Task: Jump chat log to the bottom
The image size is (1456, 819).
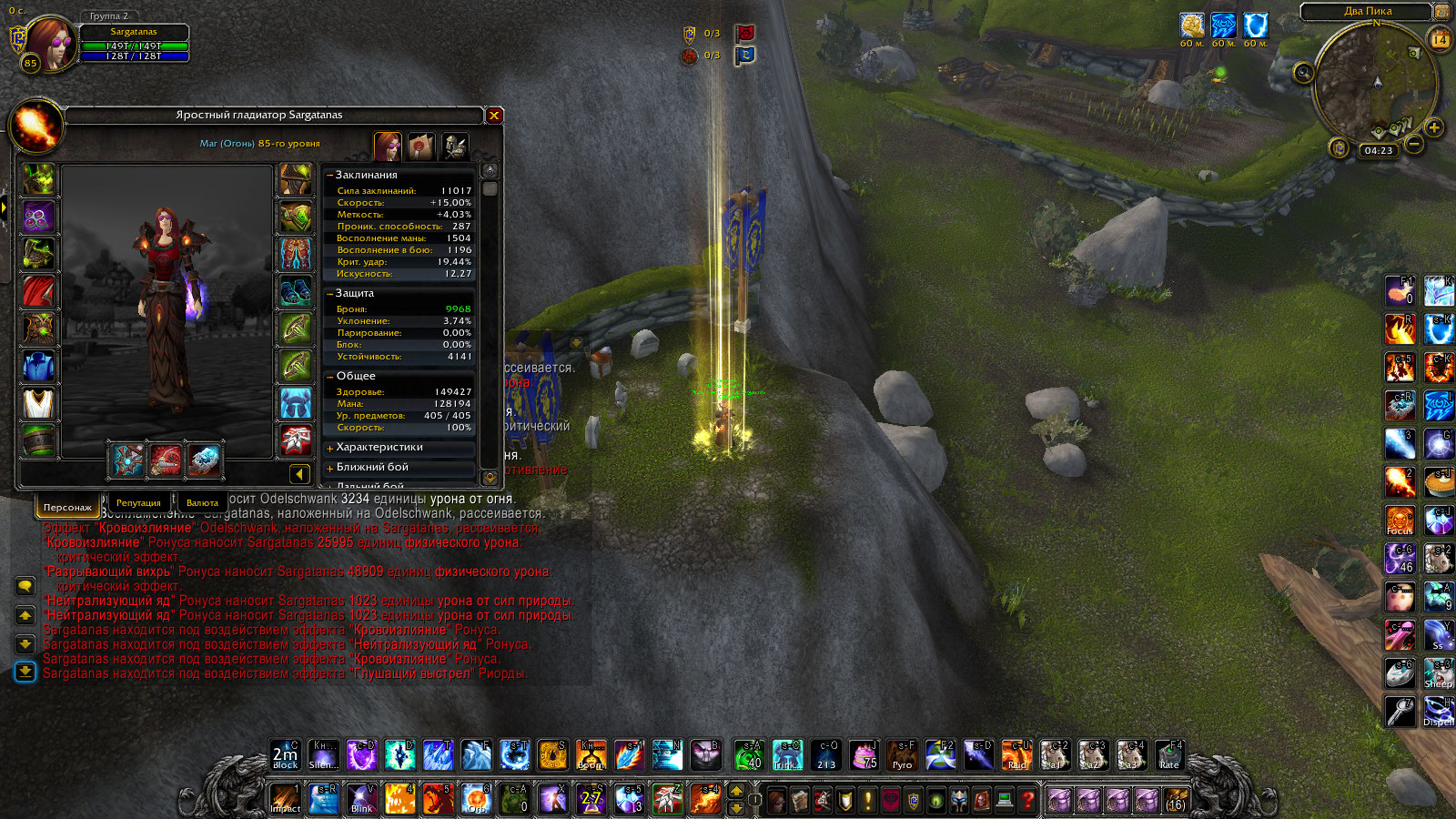Action: pyautogui.click(x=25, y=672)
